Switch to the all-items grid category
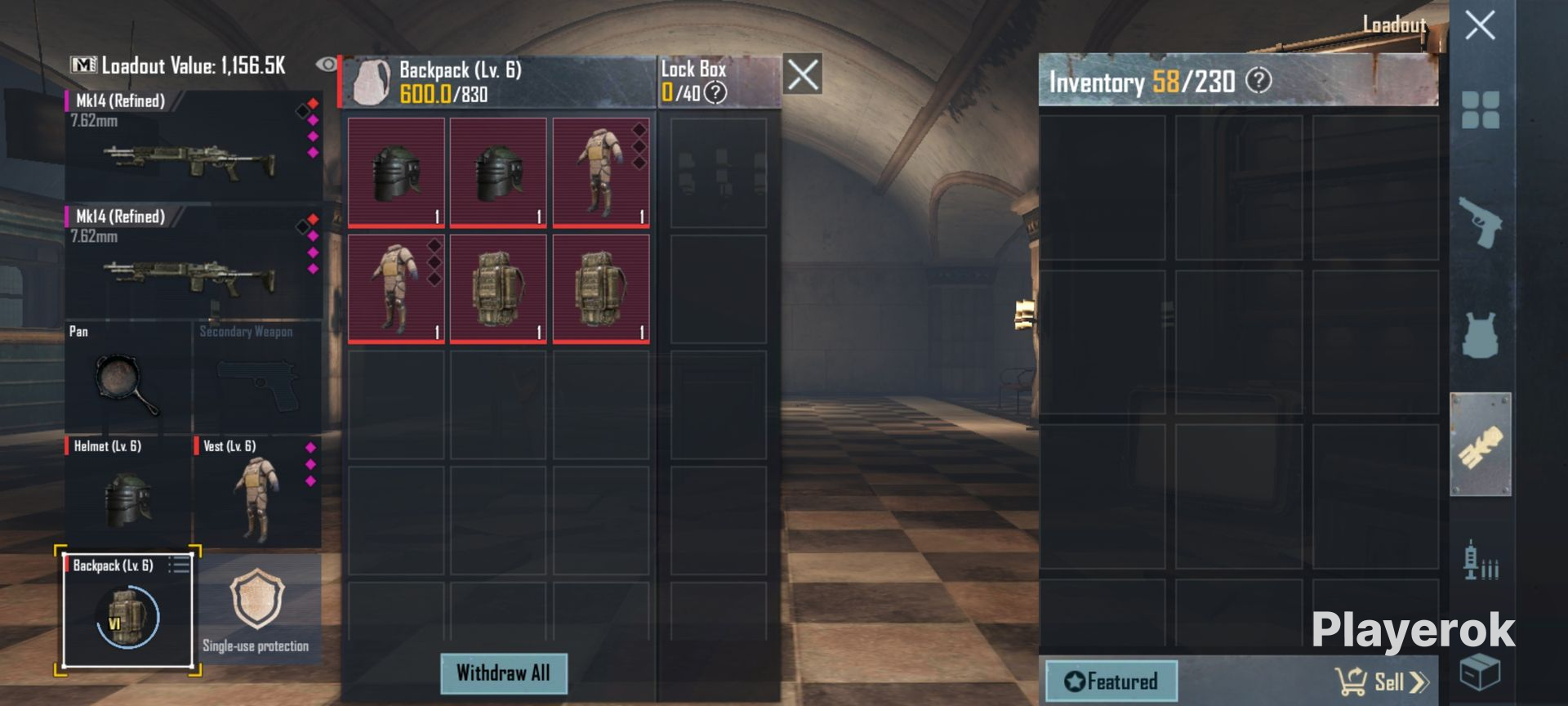 click(1480, 110)
